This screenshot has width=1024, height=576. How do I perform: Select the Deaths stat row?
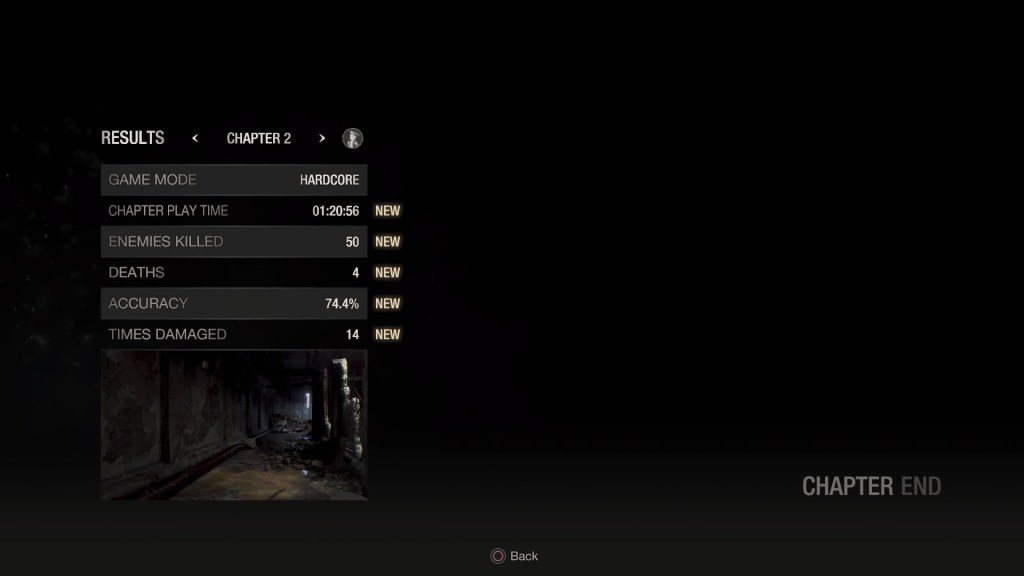234,273
